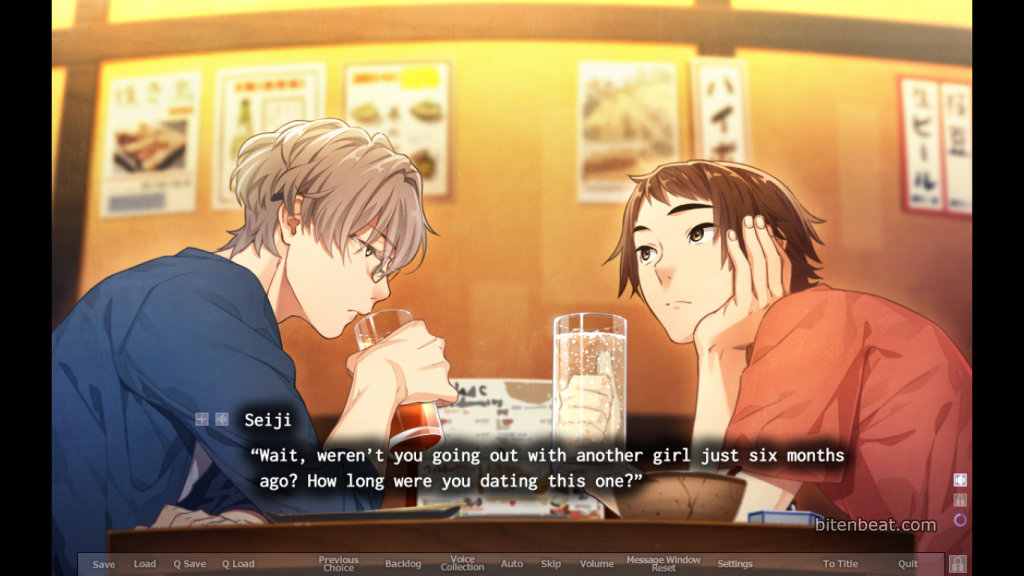The width and height of the screenshot is (1024, 576).
Task: Return To Title
Action: [x=840, y=564]
